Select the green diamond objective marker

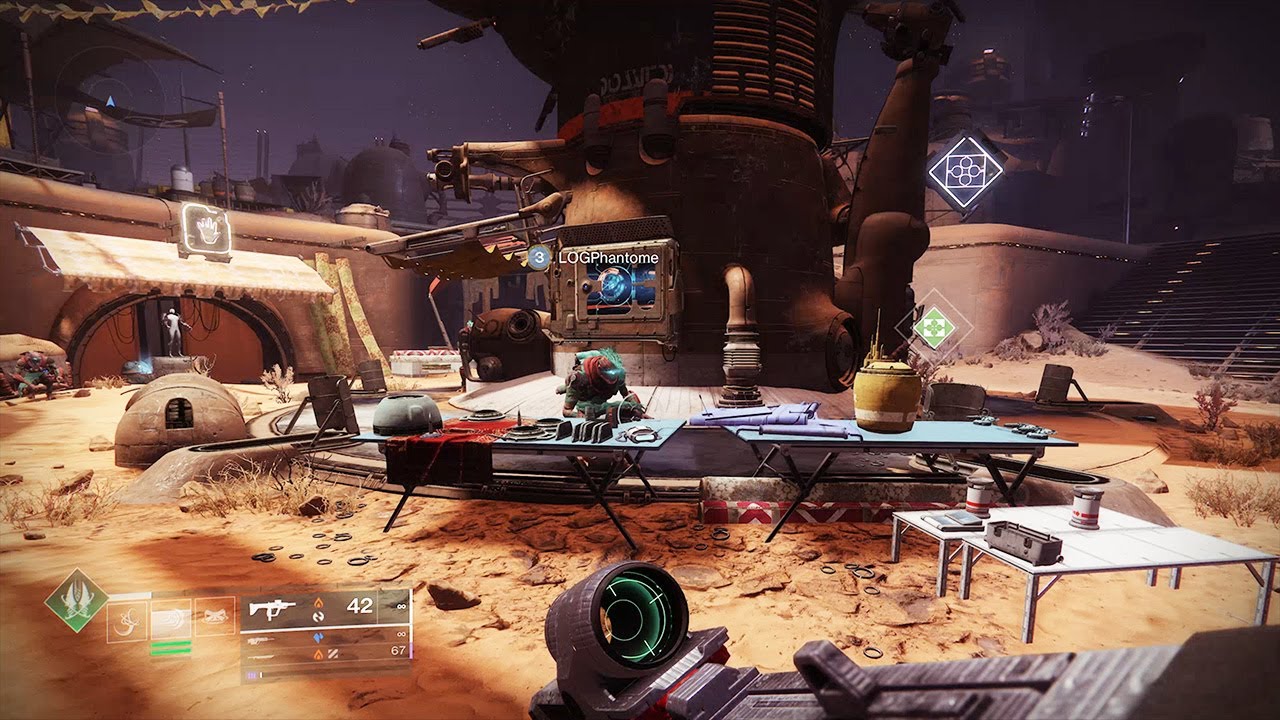[x=933, y=327]
